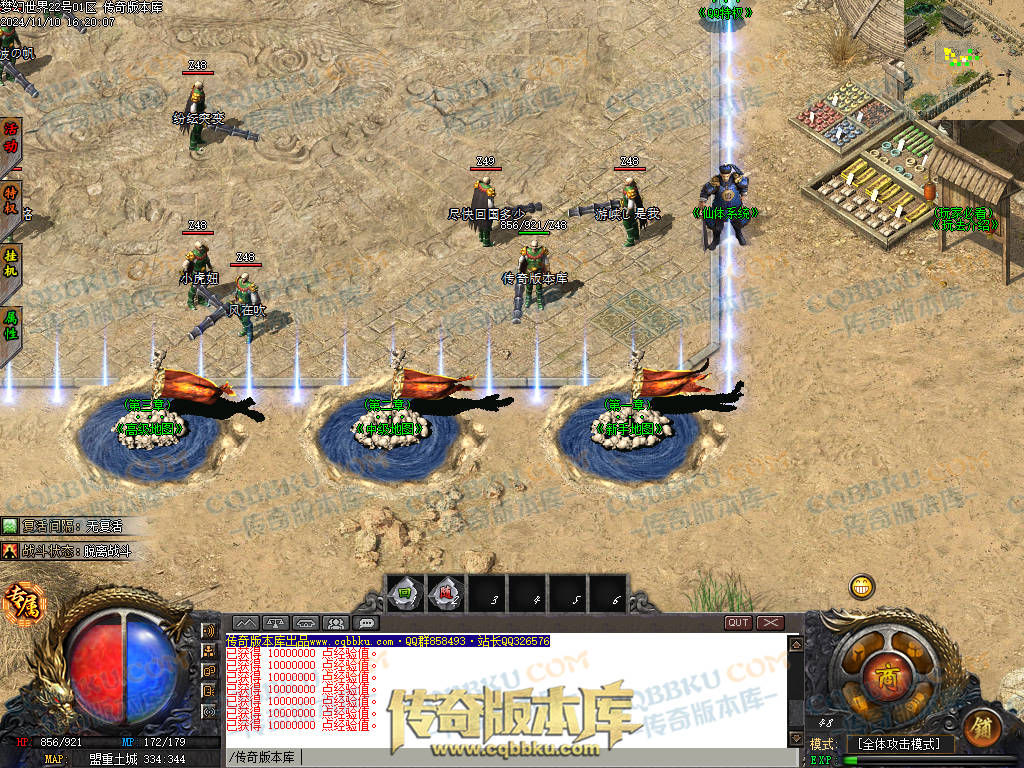Screen dimensions: 1024x768
Task: Use the green 回 item in belt slot one
Action: pyautogui.click(x=405, y=593)
